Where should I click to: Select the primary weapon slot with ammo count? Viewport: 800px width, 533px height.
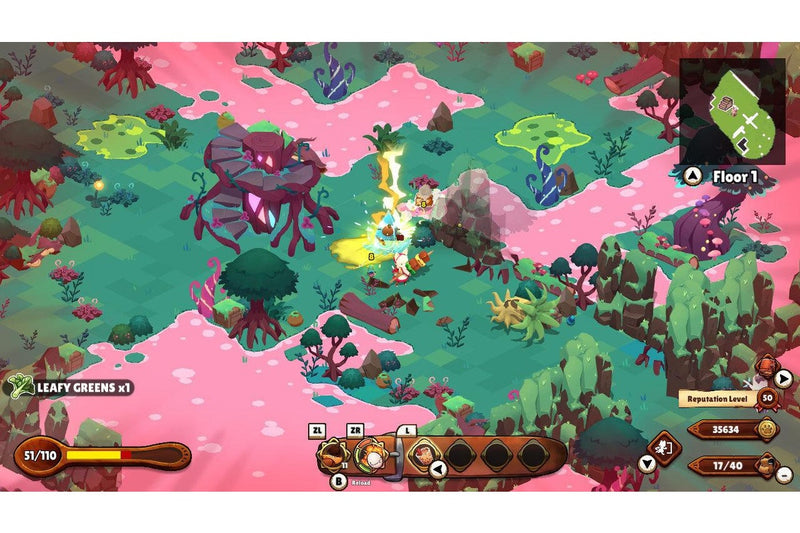(x=333, y=457)
